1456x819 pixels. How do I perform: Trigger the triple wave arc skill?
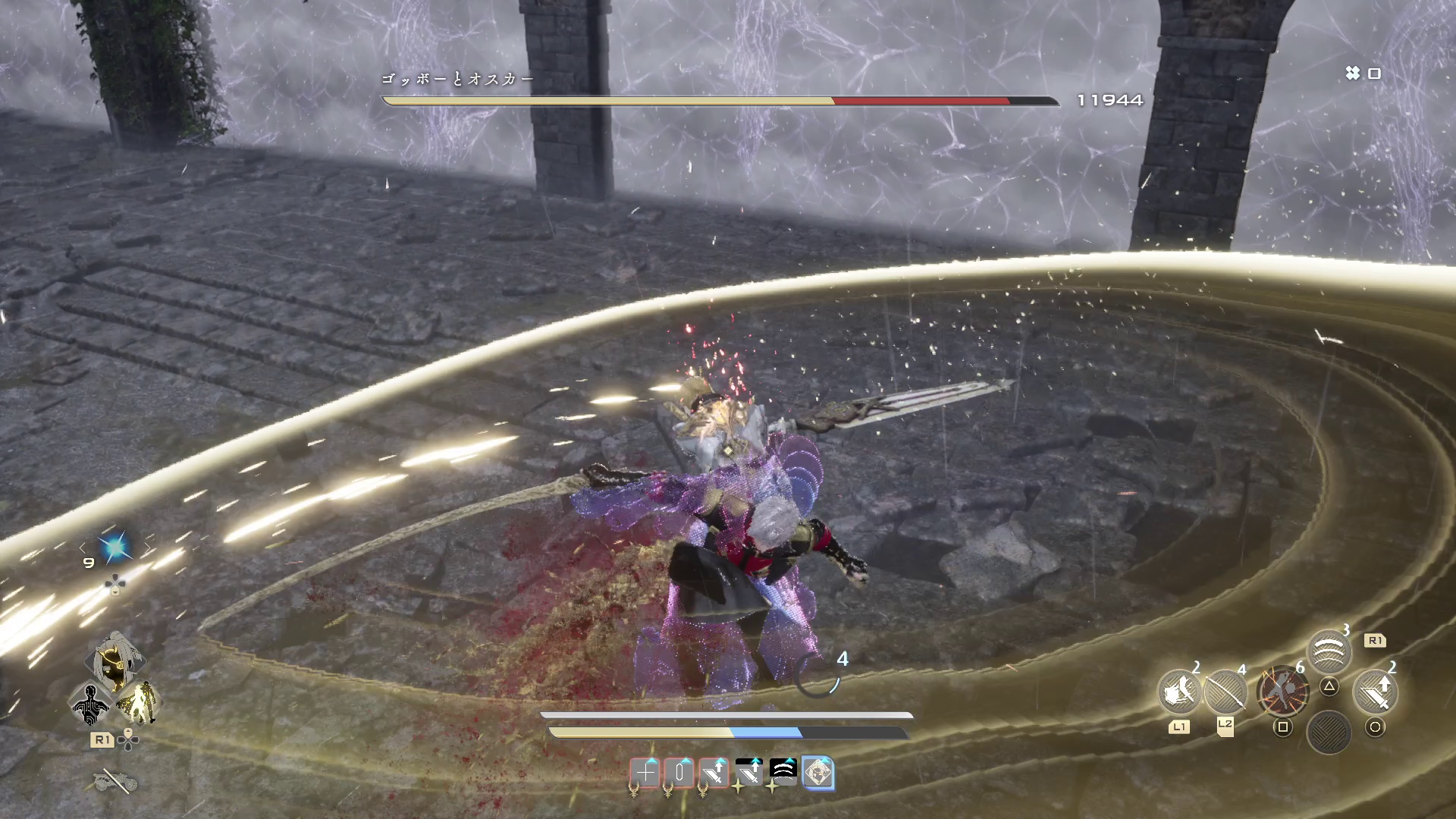pos(1329,651)
